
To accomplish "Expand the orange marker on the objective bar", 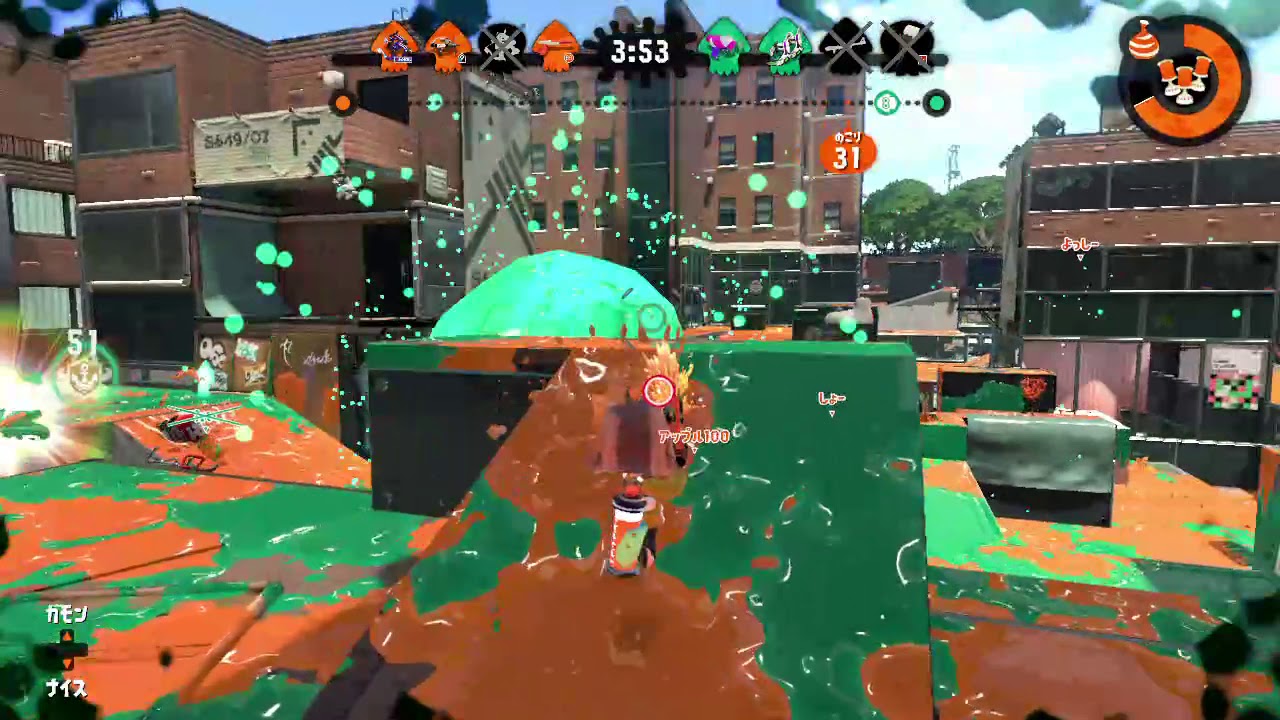I will click(x=343, y=103).
